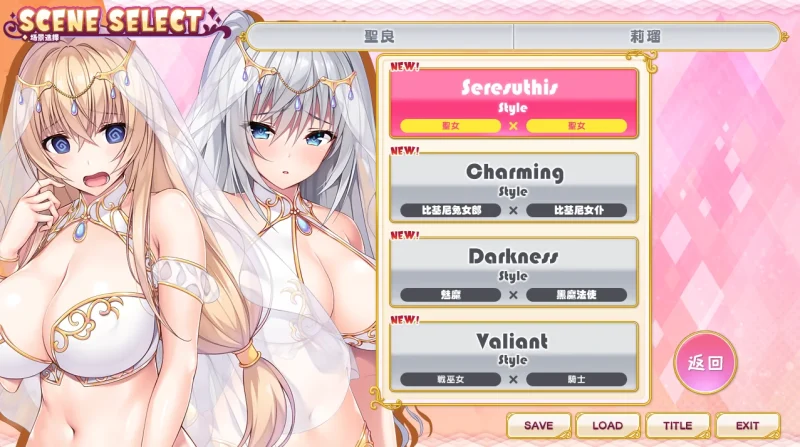Pick the Valiant Style scene
The height and width of the screenshot is (447, 800).
[x=512, y=356]
